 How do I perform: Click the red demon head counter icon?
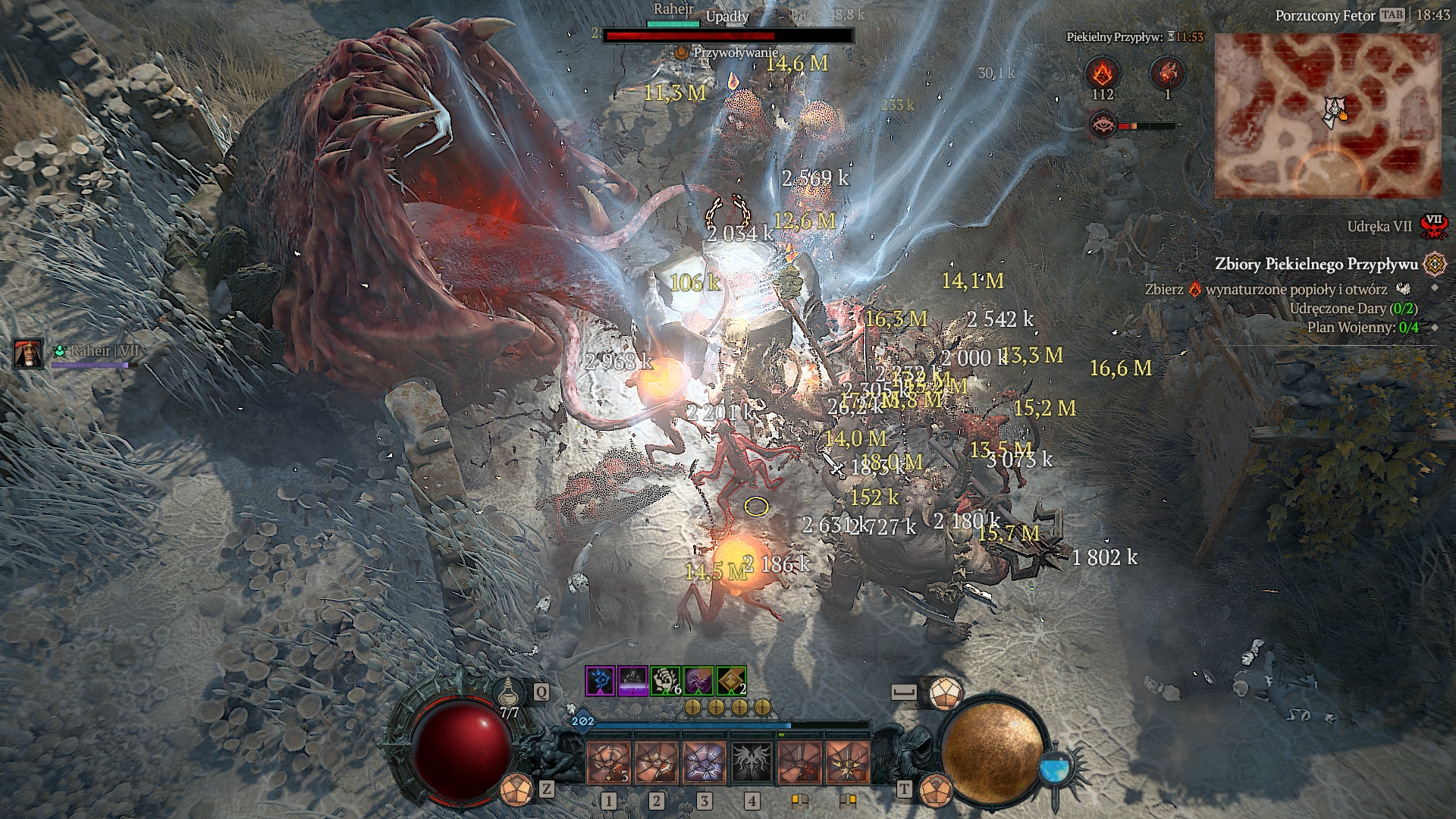(x=1167, y=74)
